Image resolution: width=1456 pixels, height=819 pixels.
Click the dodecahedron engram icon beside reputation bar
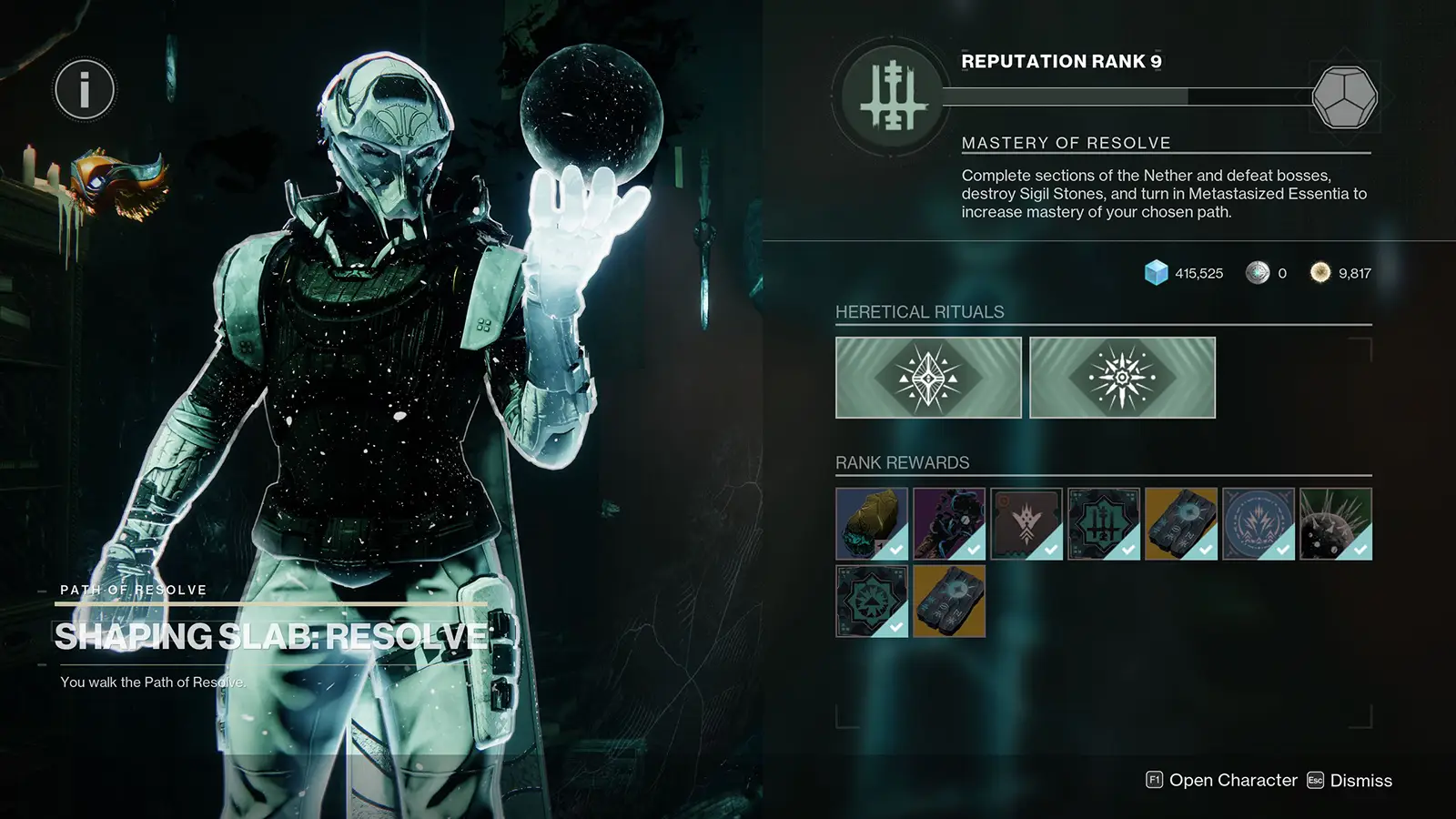(x=1344, y=96)
